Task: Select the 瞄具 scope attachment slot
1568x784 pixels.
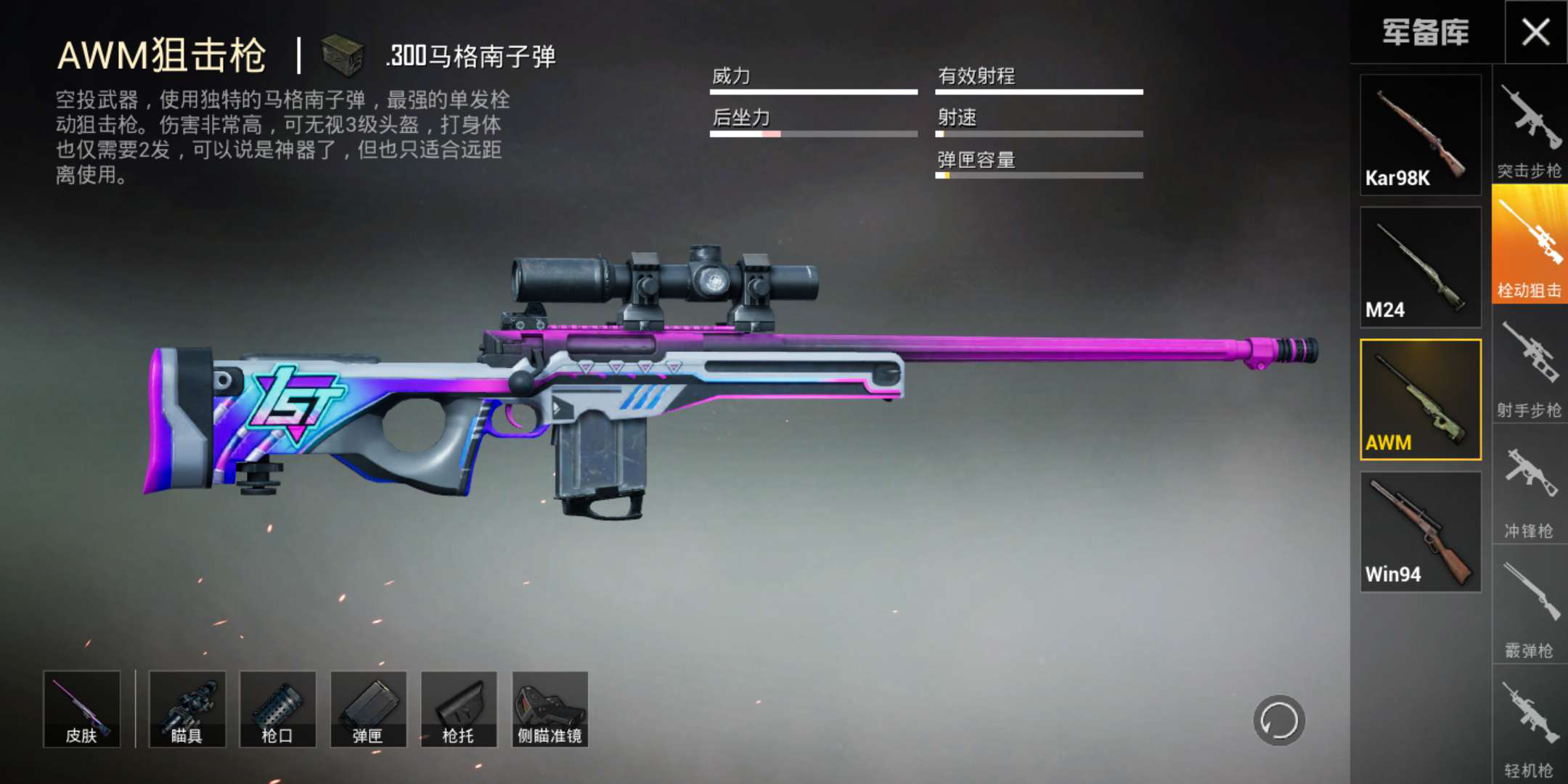Action: [187, 709]
